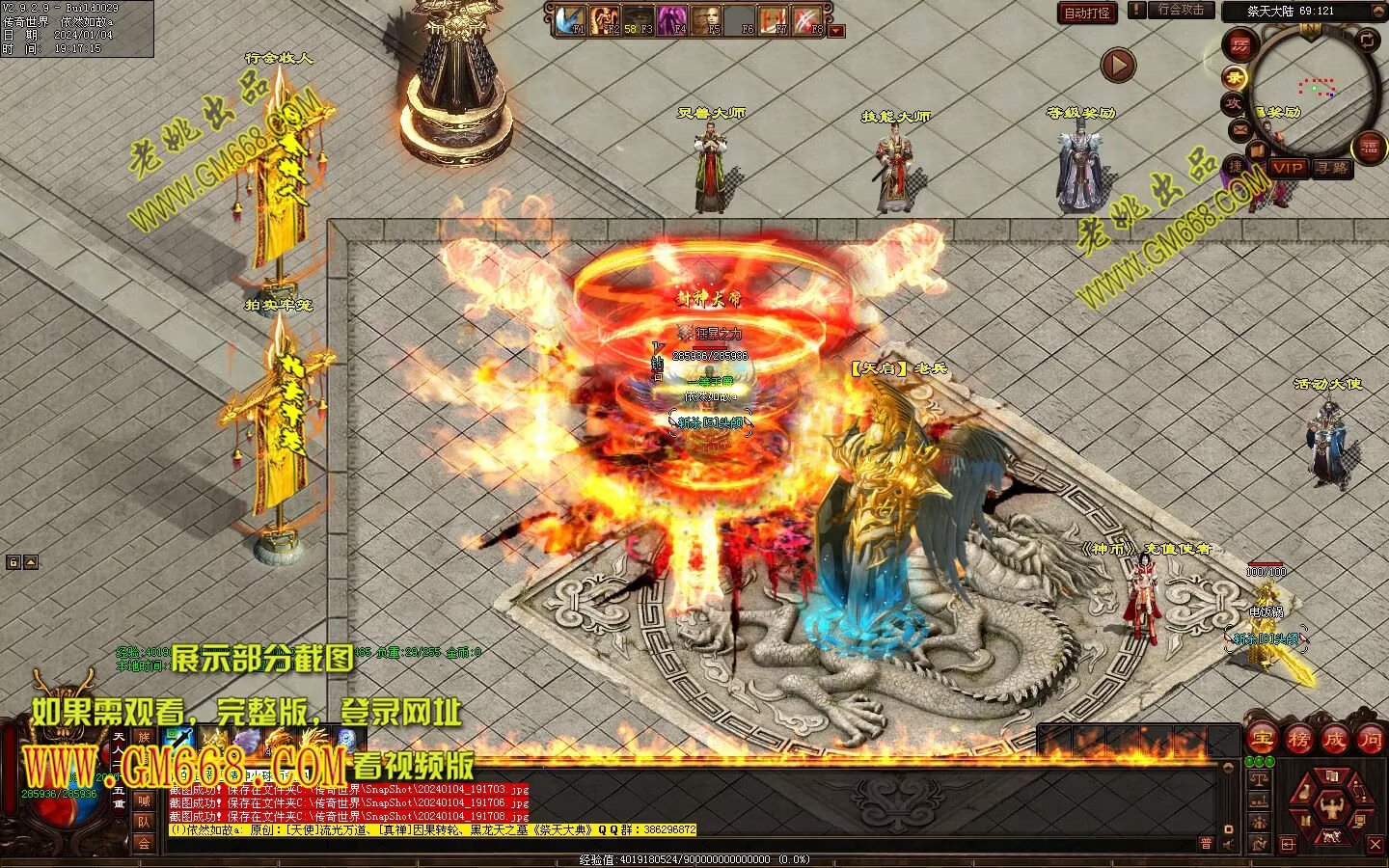The height and width of the screenshot is (868, 1389).
Task: Open the 宝 treasure menu
Action: click(1262, 739)
